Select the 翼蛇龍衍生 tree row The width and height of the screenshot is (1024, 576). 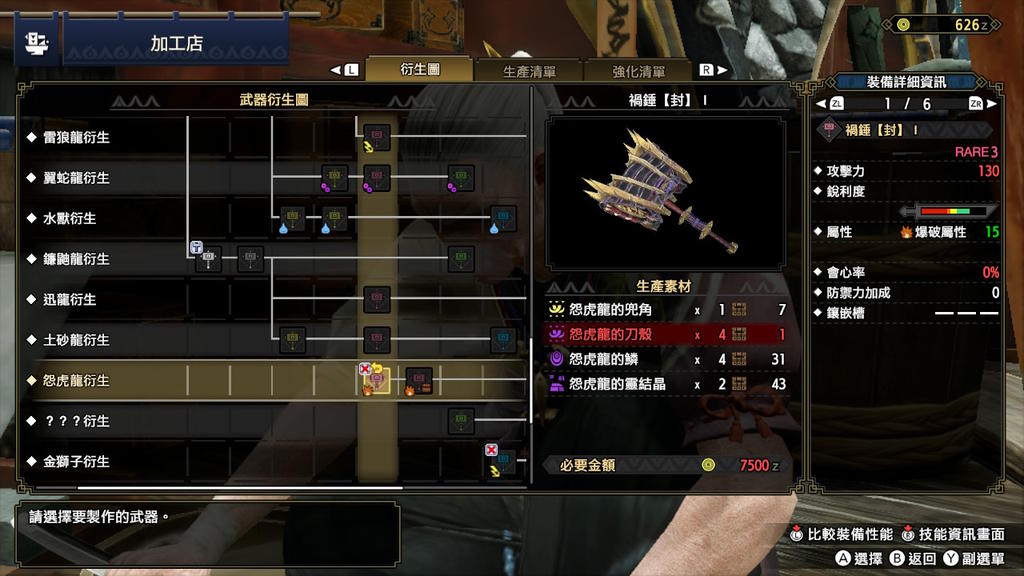click(76, 178)
